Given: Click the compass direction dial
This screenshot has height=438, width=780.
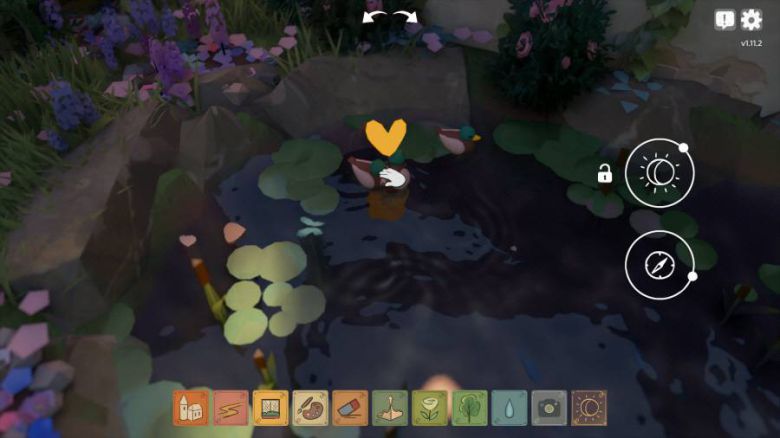Looking at the screenshot, I should 659,264.
